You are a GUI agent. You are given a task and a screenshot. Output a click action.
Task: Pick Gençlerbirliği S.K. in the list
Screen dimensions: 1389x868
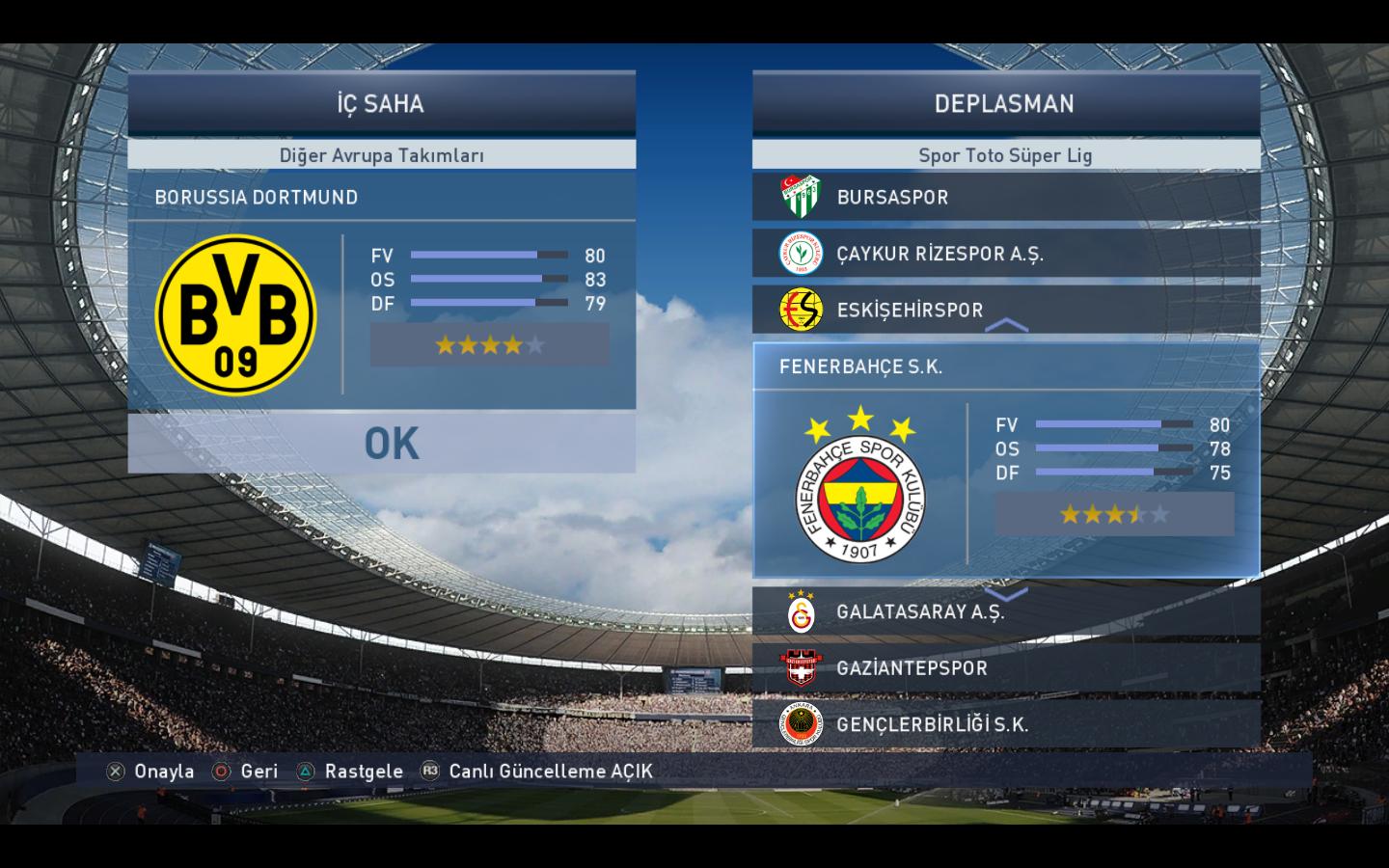click(x=1006, y=724)
